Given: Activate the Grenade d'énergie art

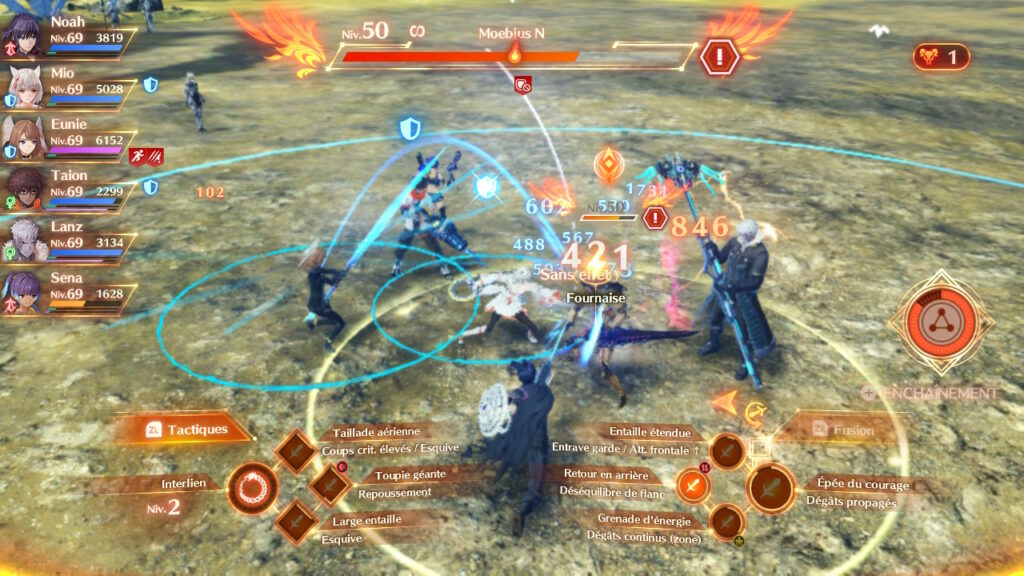Looking at the screenshot, I should 727,521.
